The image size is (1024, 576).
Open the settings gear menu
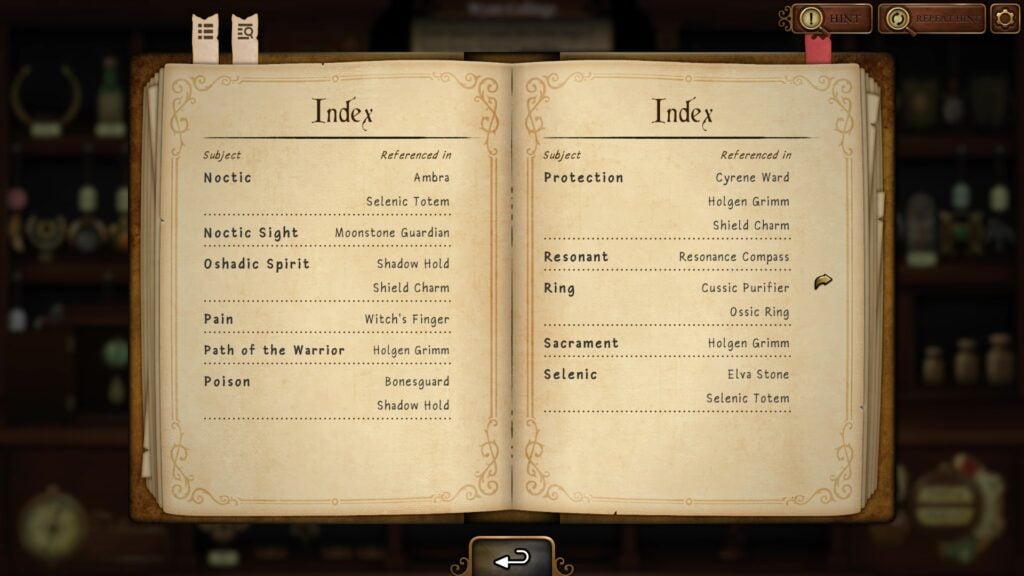click(1005, 18)
